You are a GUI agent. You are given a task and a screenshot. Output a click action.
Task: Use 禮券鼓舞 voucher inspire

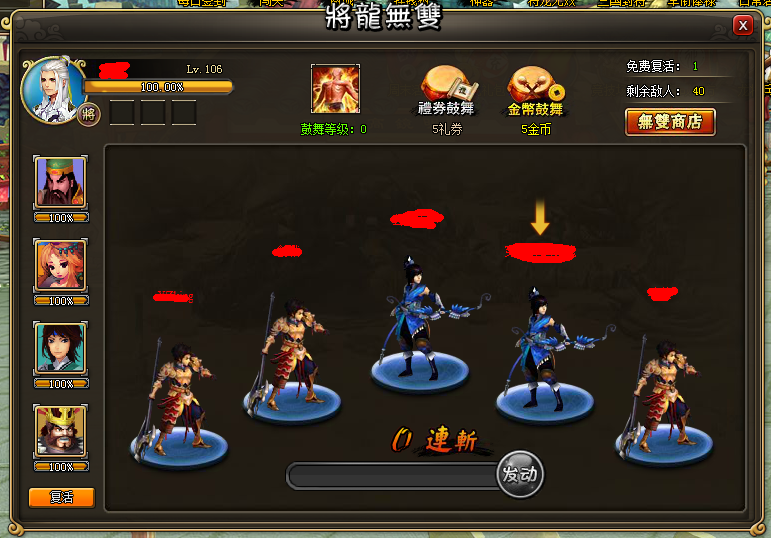click(448, 88)
